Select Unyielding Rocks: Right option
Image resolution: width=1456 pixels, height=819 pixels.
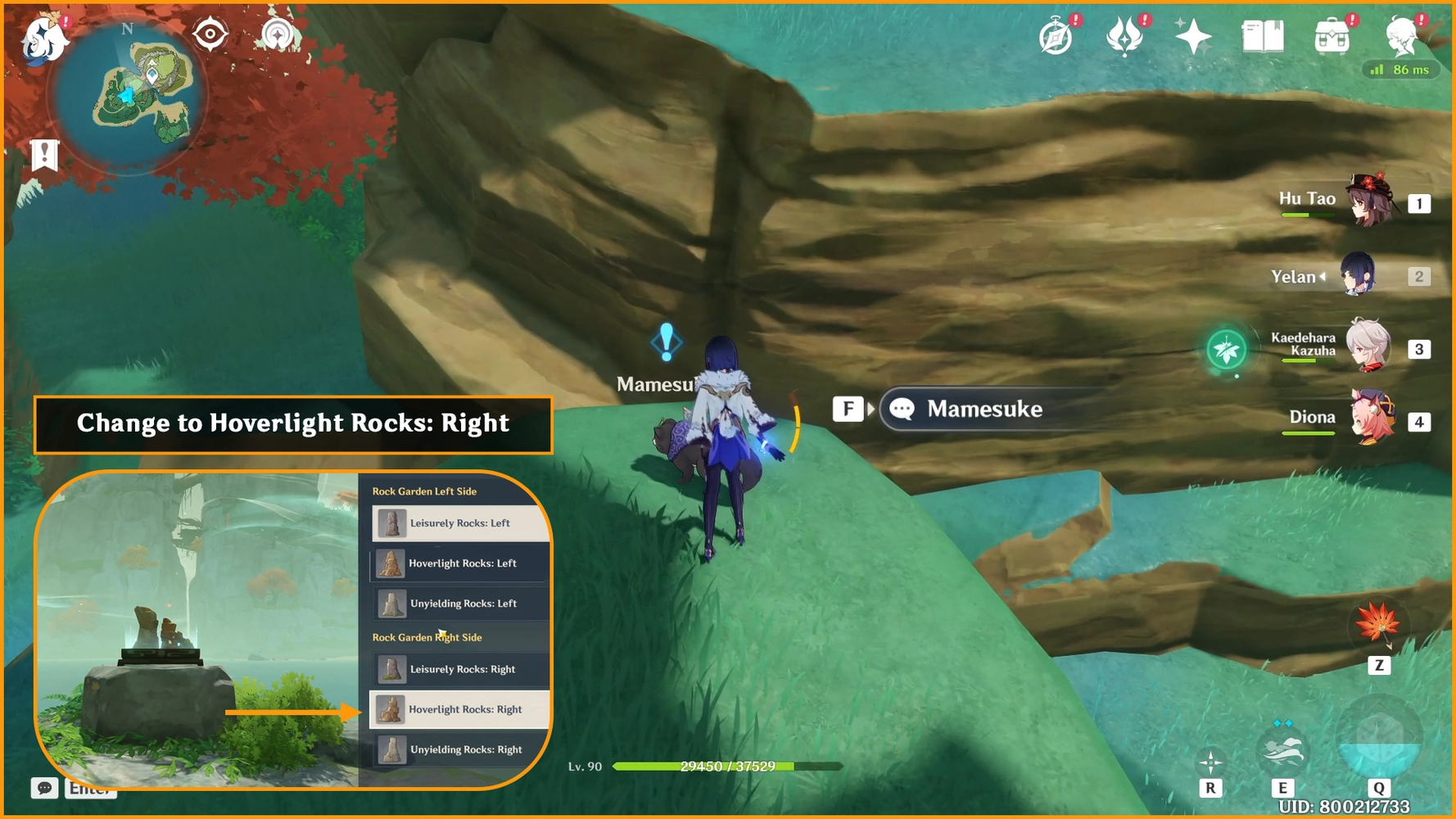click(x=459, y=749)
